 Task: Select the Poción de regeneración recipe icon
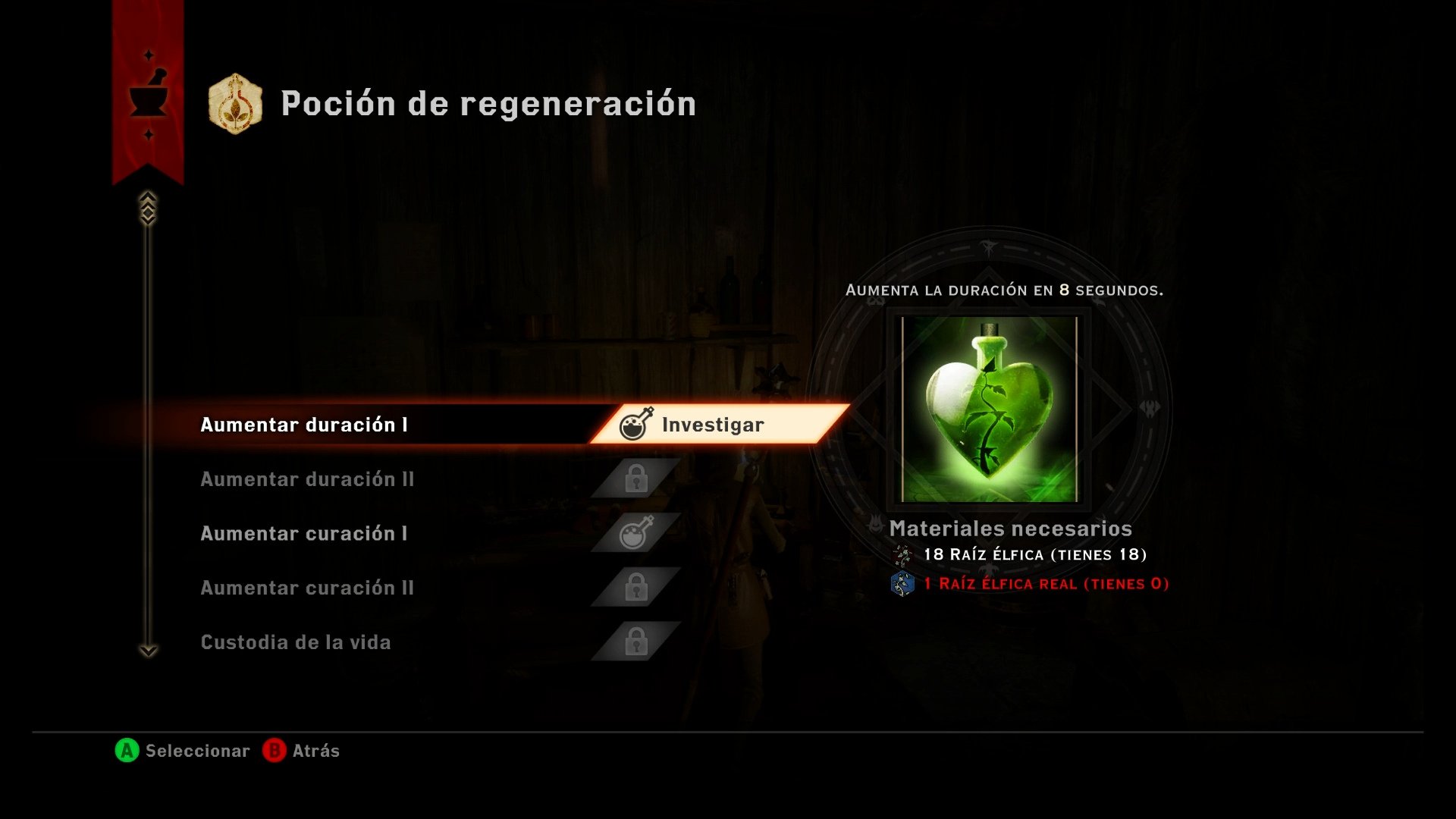coord(235,104)
